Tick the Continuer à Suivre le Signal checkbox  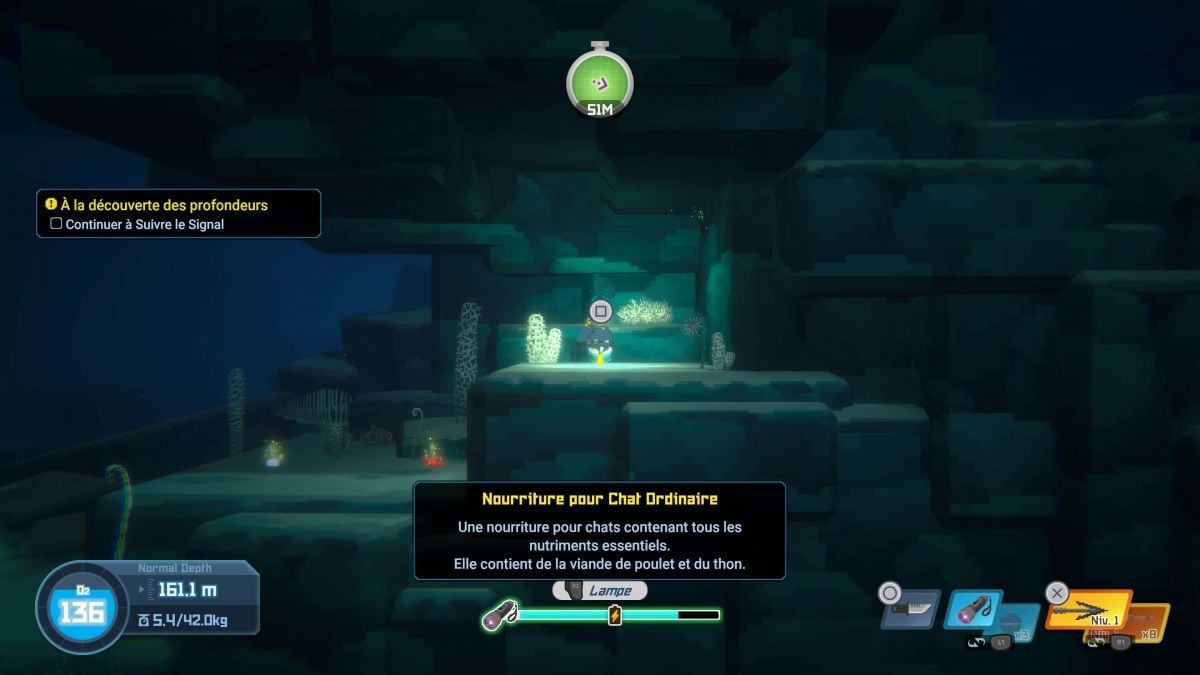(56, 224)
